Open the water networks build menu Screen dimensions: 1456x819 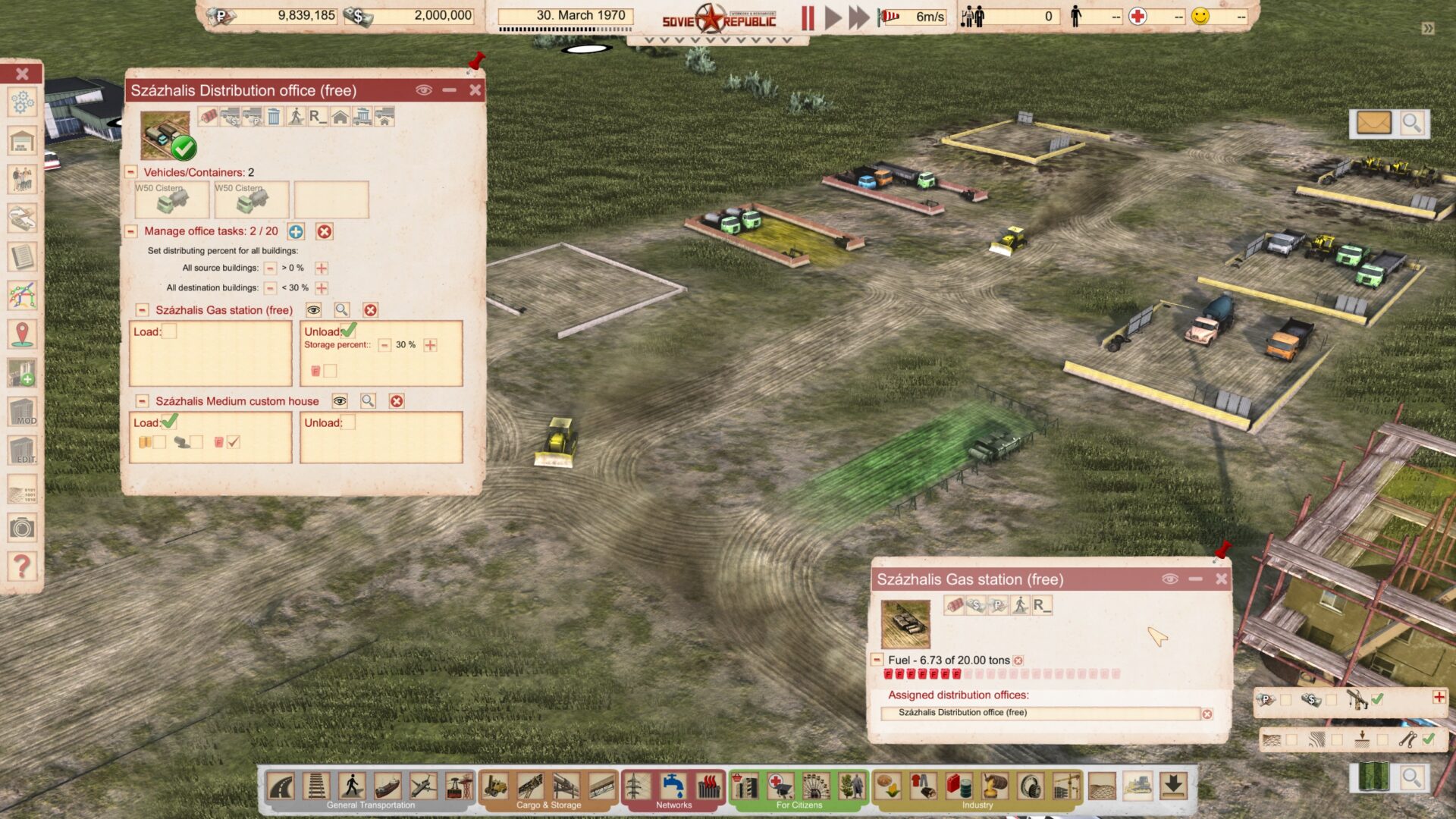pyautogui.click(x=673, y=786)
